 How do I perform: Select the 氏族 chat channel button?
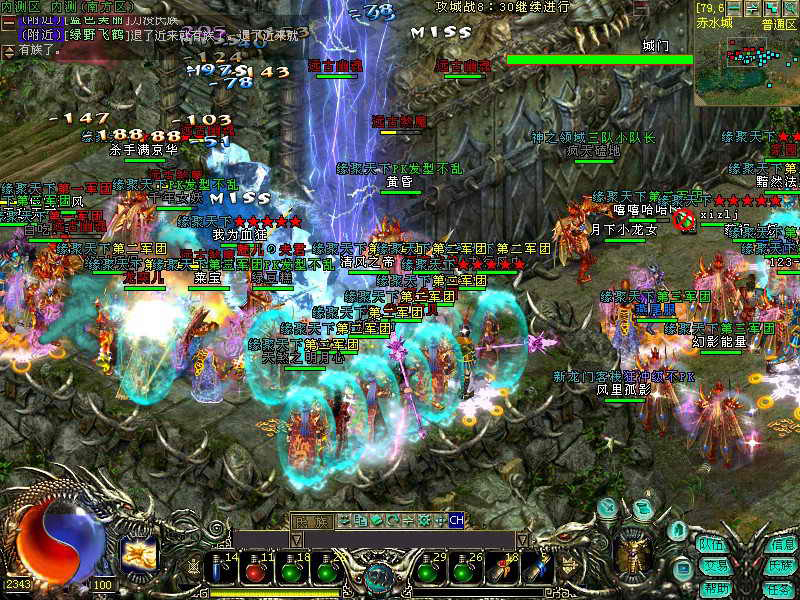click(x=310, y=521)
